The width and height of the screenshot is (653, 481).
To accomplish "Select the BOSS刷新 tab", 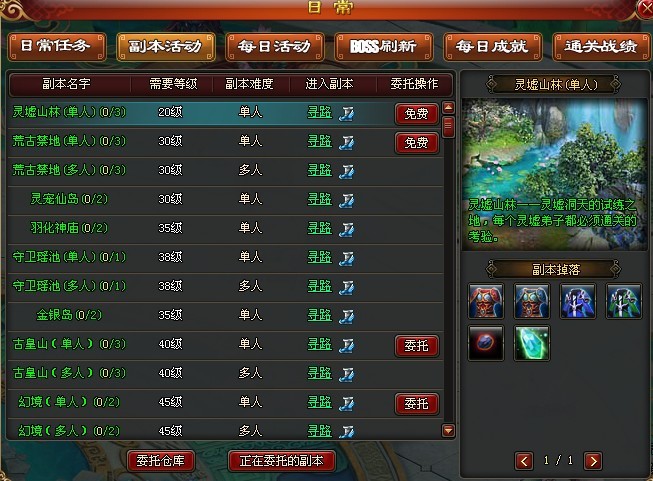I will (x=384, y=47).
